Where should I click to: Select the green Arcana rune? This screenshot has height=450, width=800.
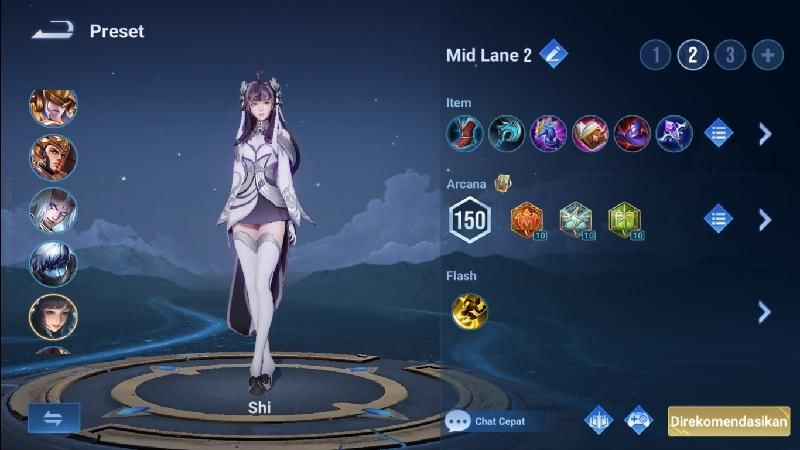pyautogui.click(x=623, y=219)
